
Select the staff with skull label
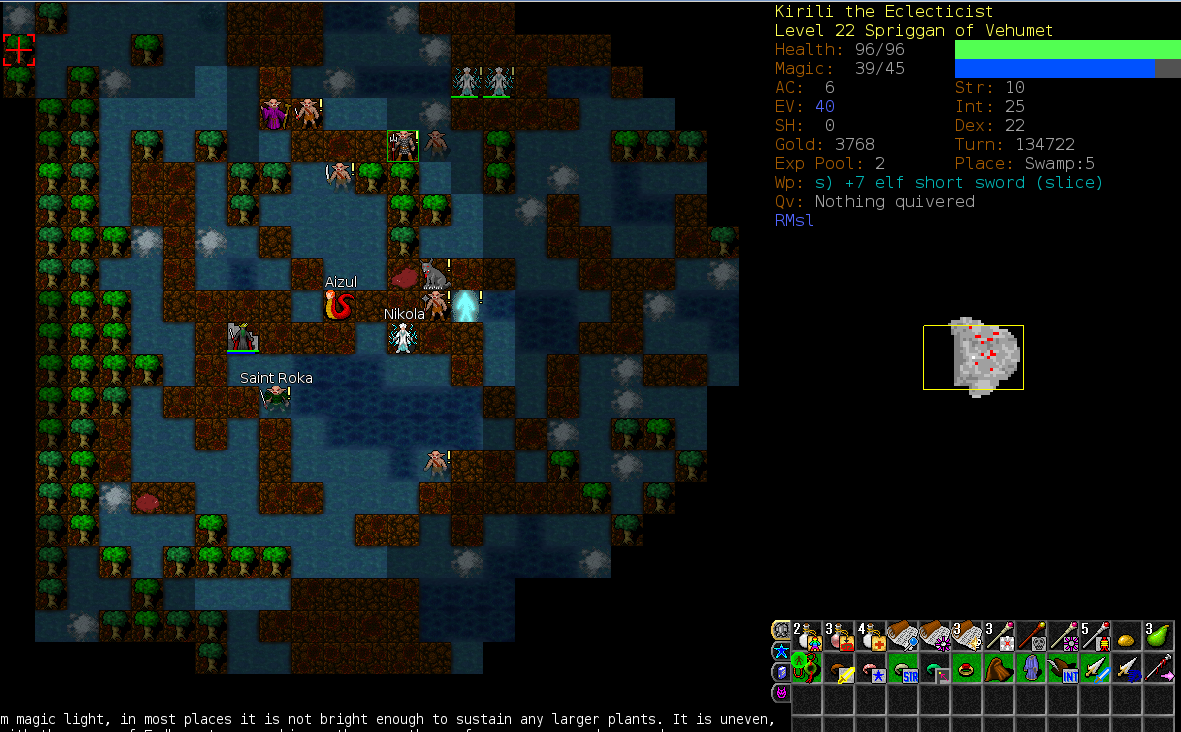(1031, 636)
